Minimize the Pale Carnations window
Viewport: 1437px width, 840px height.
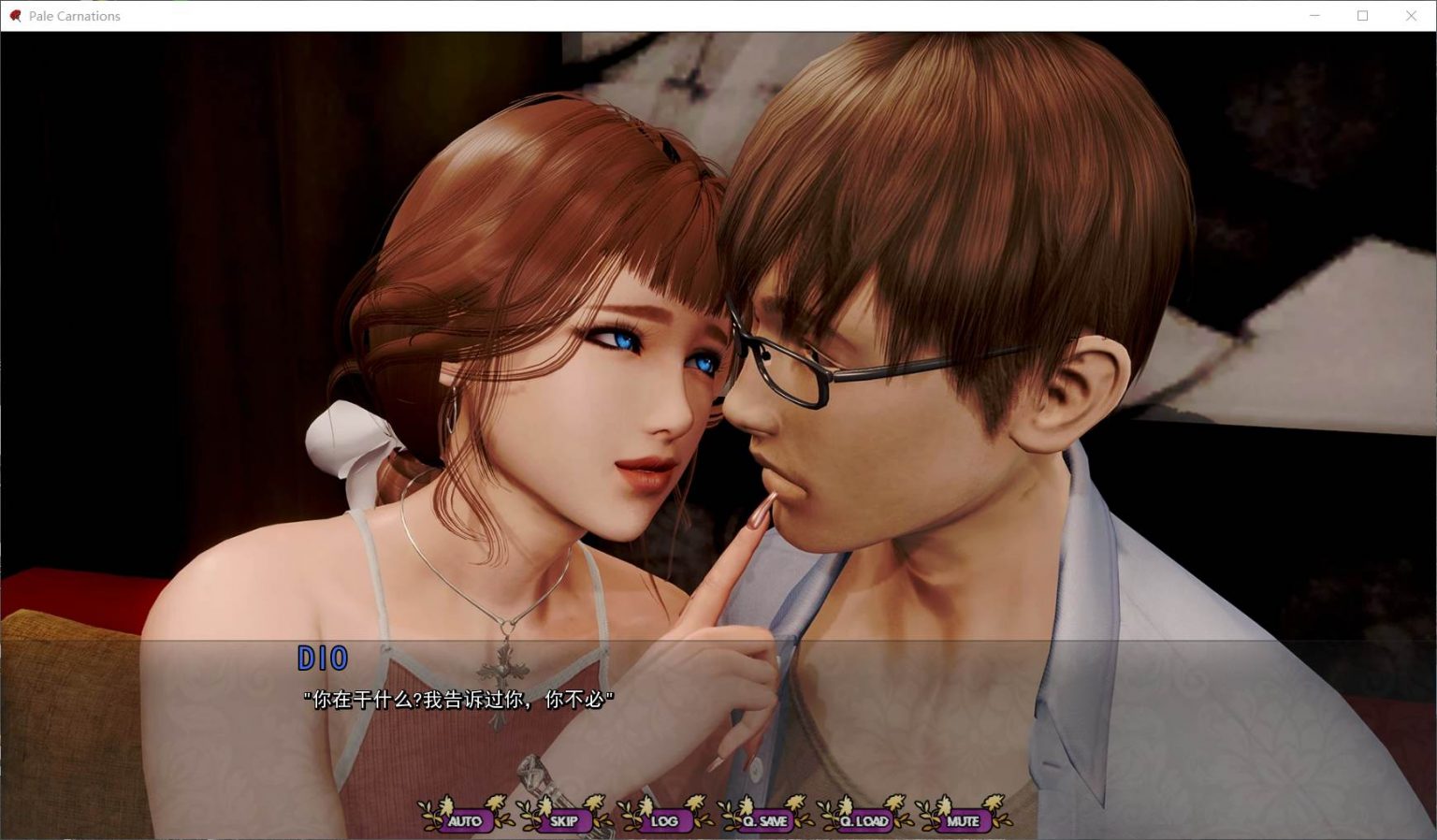click(x=1314, y=16)
